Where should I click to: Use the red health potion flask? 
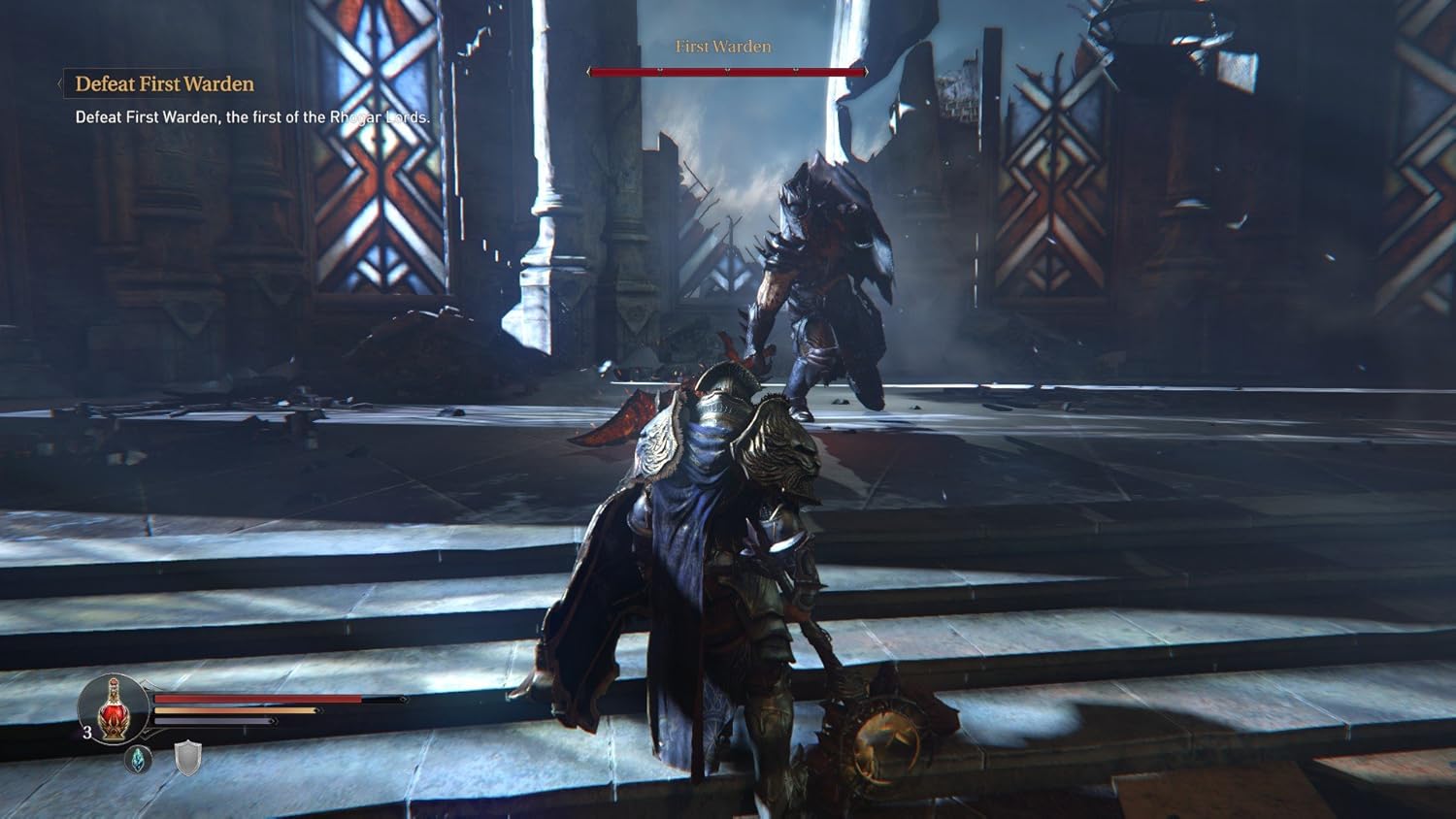(x=114, y=708)
